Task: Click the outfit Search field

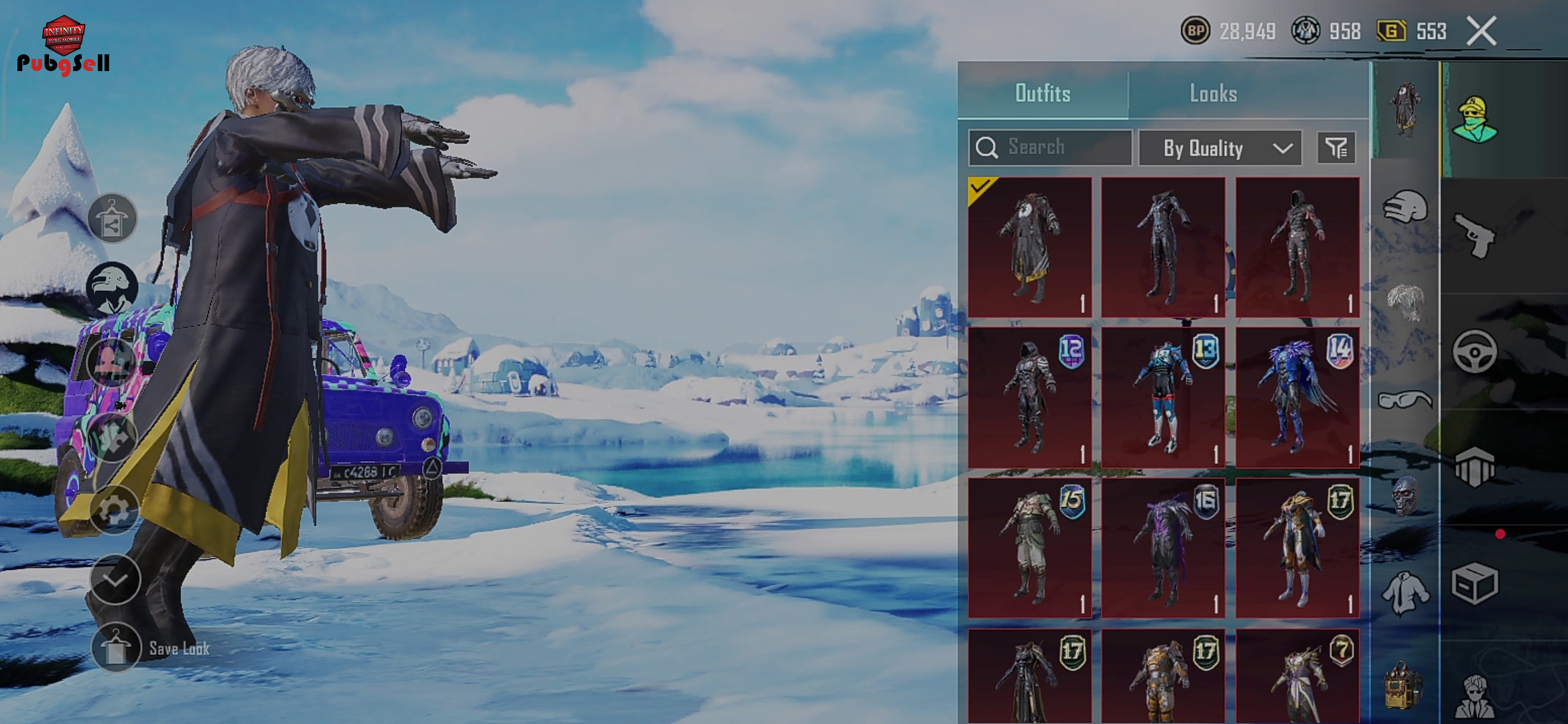Action: [x=1050, y=147]
